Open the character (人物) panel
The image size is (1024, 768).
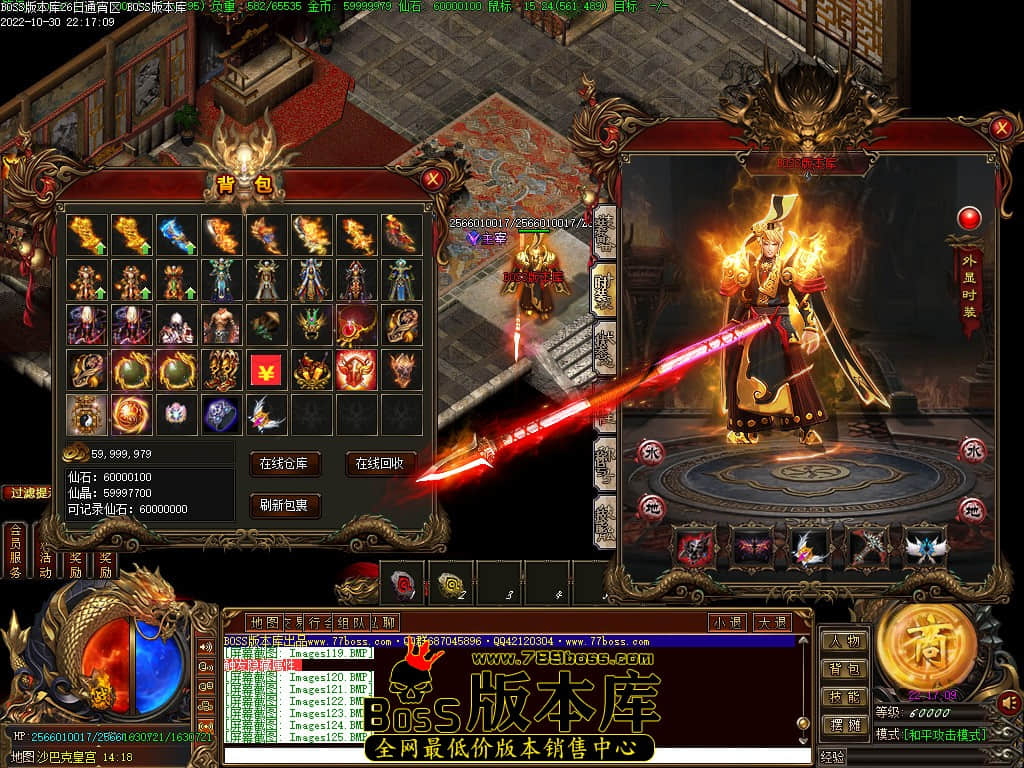point(844,641)
